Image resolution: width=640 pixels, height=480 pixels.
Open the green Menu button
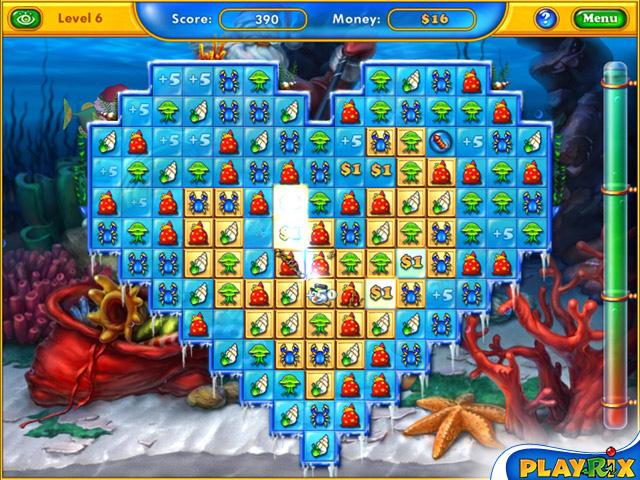[x=599, y=18]
